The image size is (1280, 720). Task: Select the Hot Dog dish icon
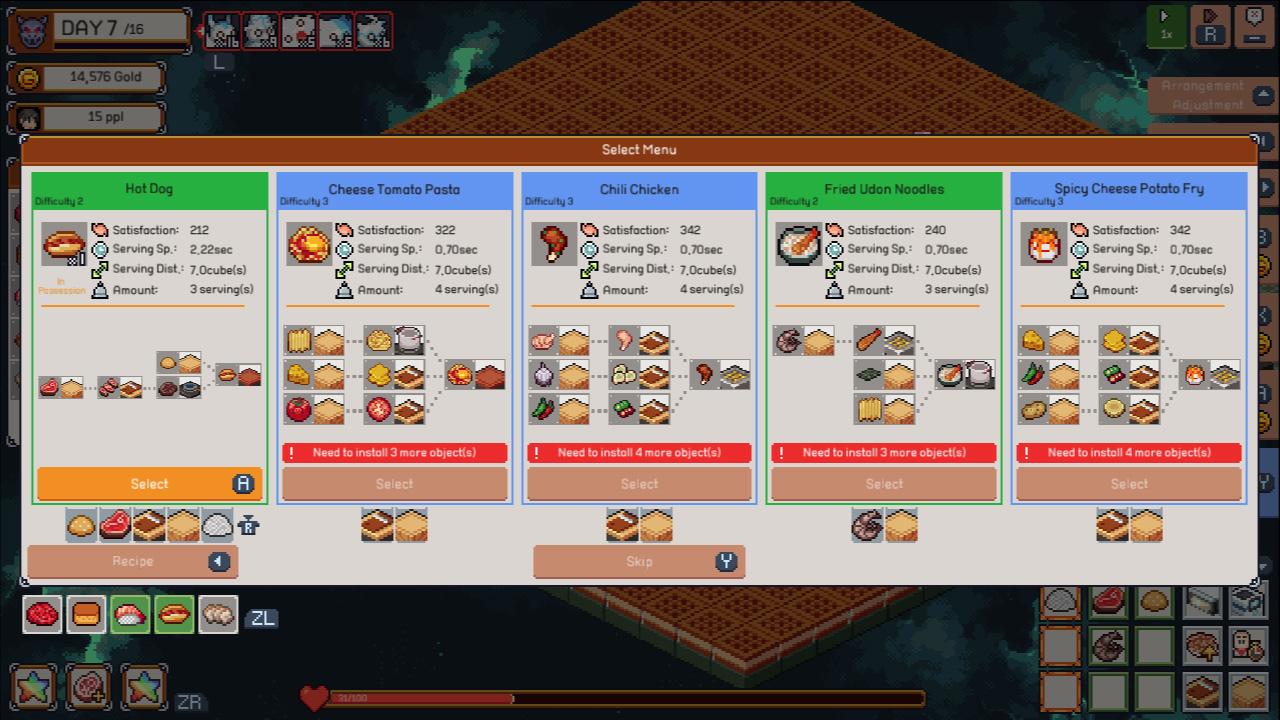pos(64,243)
